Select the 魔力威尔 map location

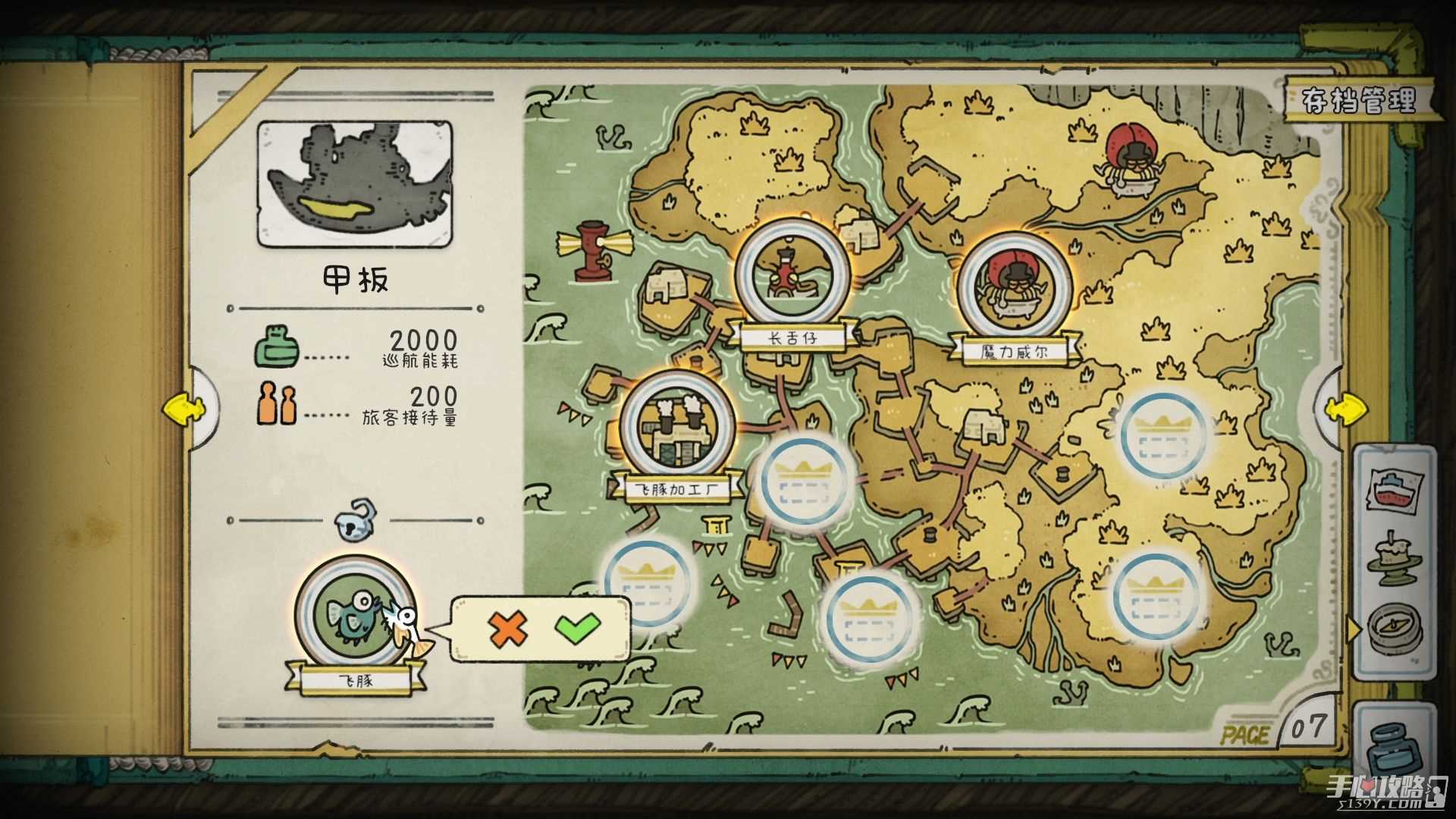pyautogui.click(x=1014, y=287)
